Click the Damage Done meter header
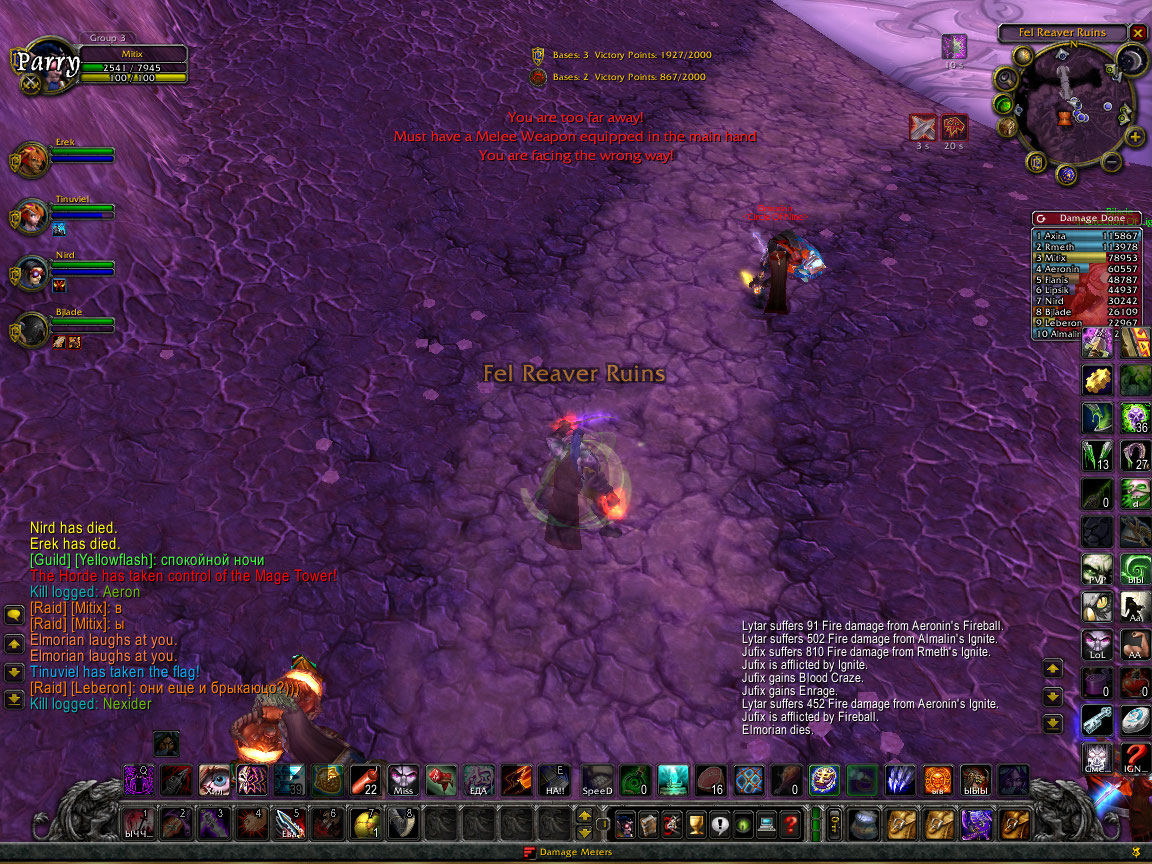The width and height of the screenshot is (1152, 864). (1085, 218)
